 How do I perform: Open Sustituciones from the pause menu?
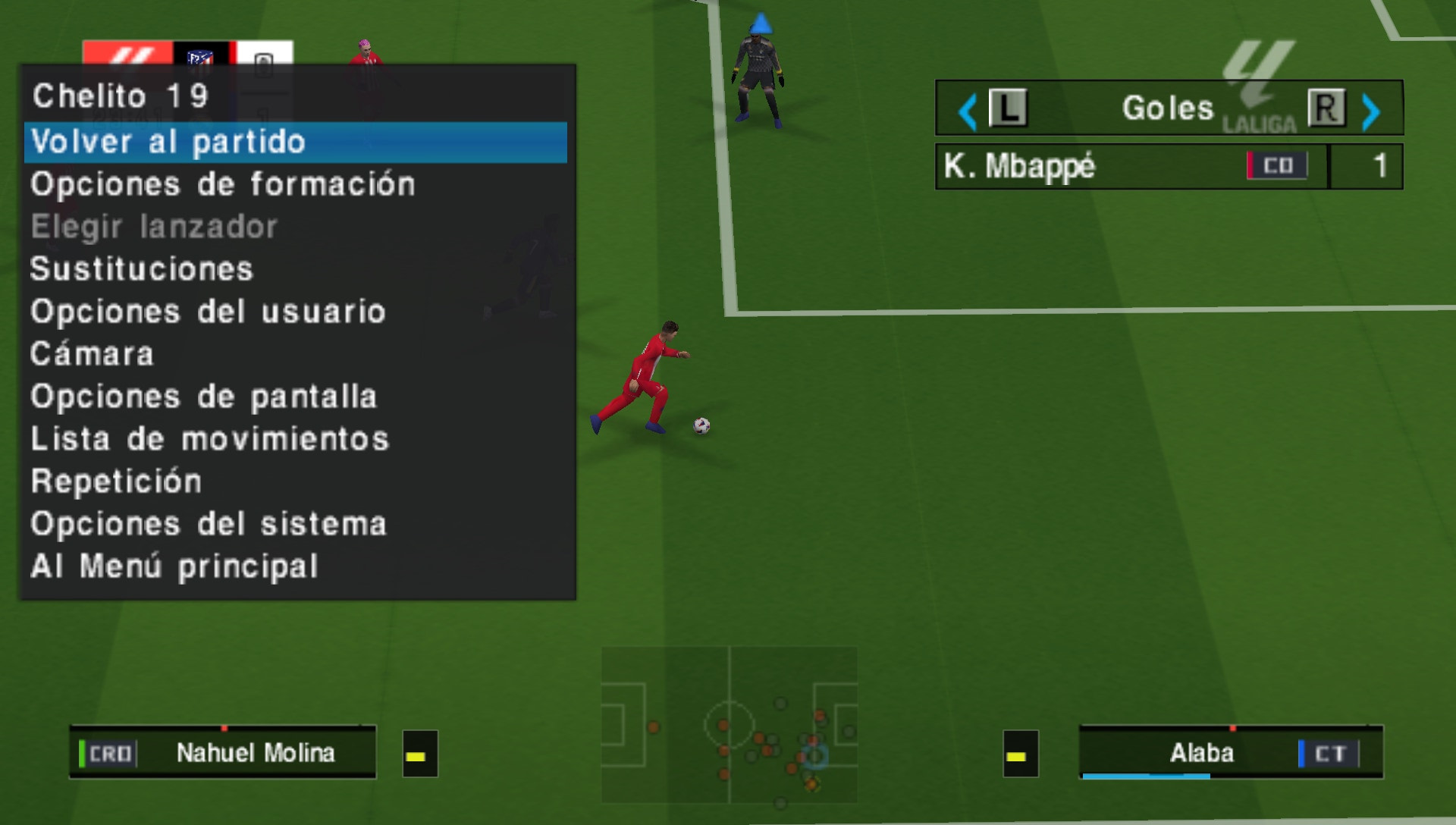click(141, 268)
